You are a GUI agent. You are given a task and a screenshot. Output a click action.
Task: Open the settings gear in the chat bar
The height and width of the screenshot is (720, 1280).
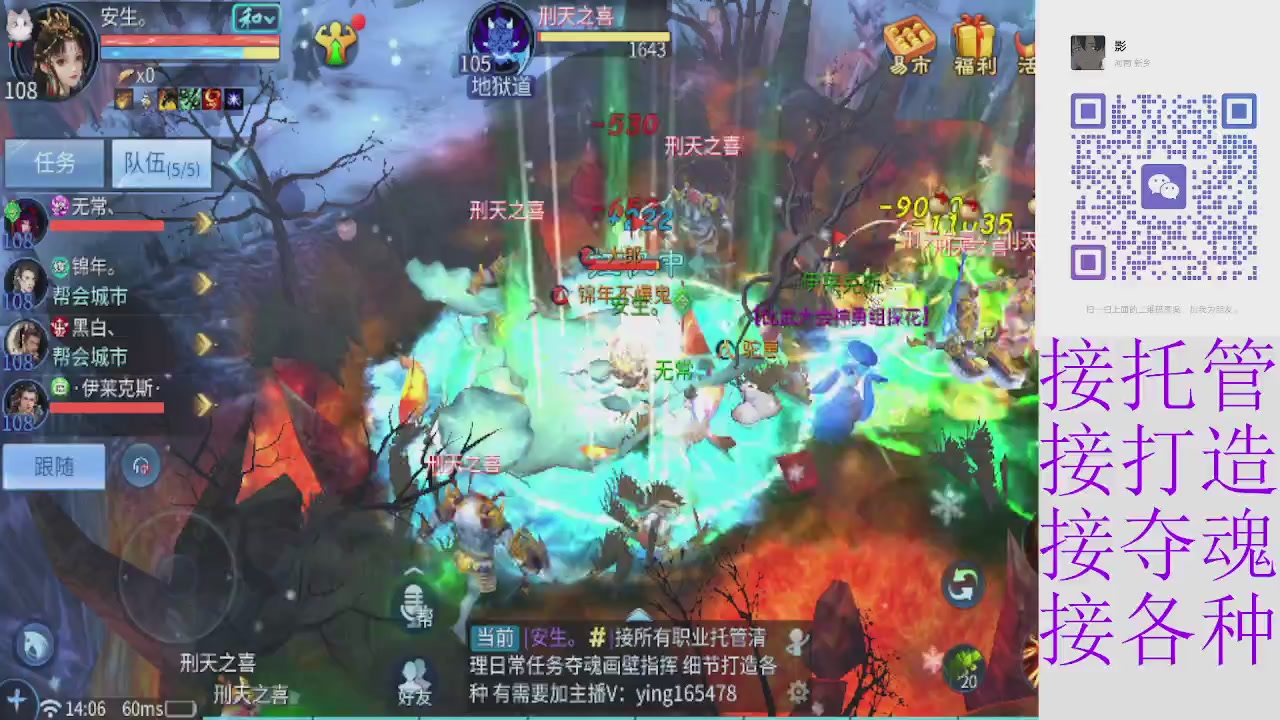798,691
